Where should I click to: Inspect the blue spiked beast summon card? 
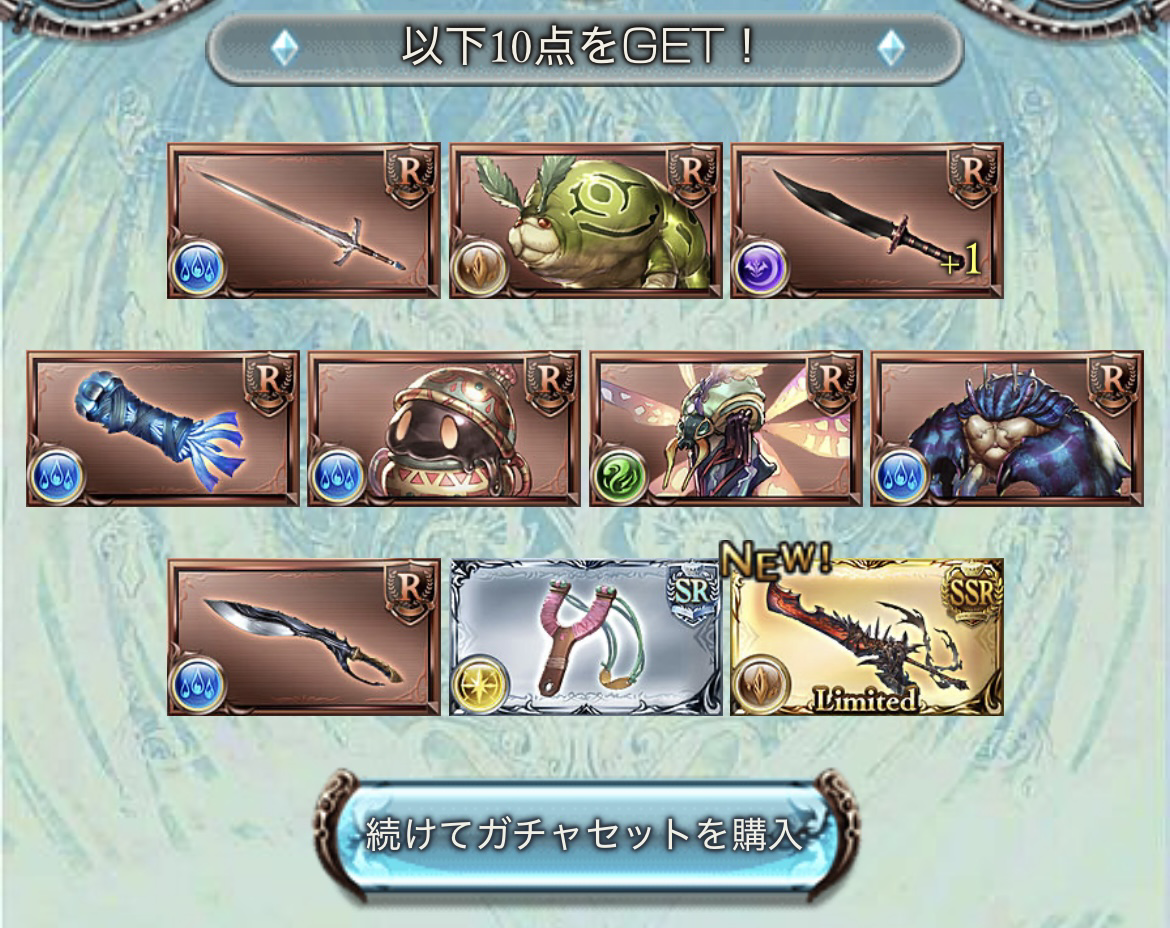(1007, 428)
